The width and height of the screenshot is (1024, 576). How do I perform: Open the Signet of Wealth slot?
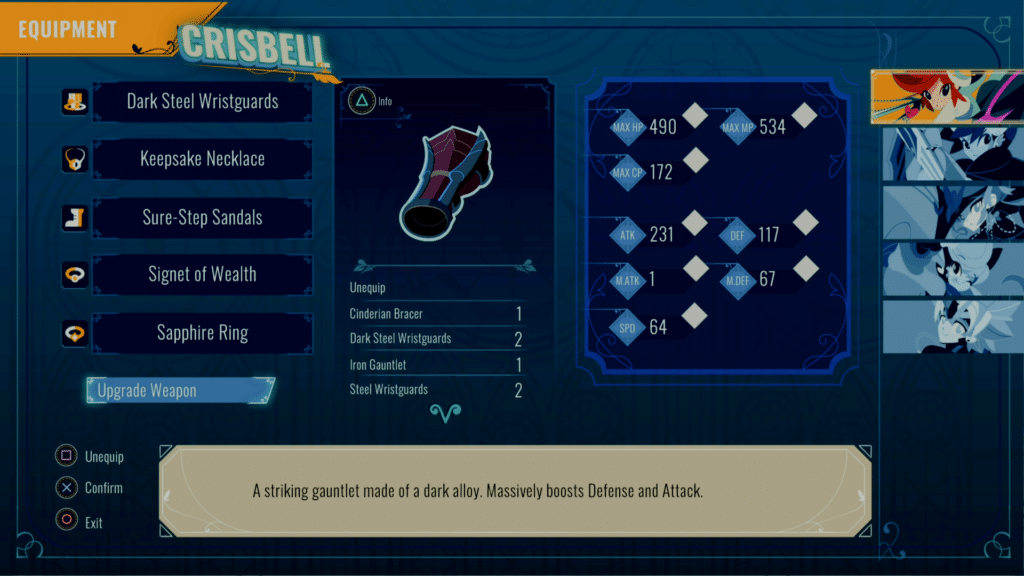(x=203, y=274)
